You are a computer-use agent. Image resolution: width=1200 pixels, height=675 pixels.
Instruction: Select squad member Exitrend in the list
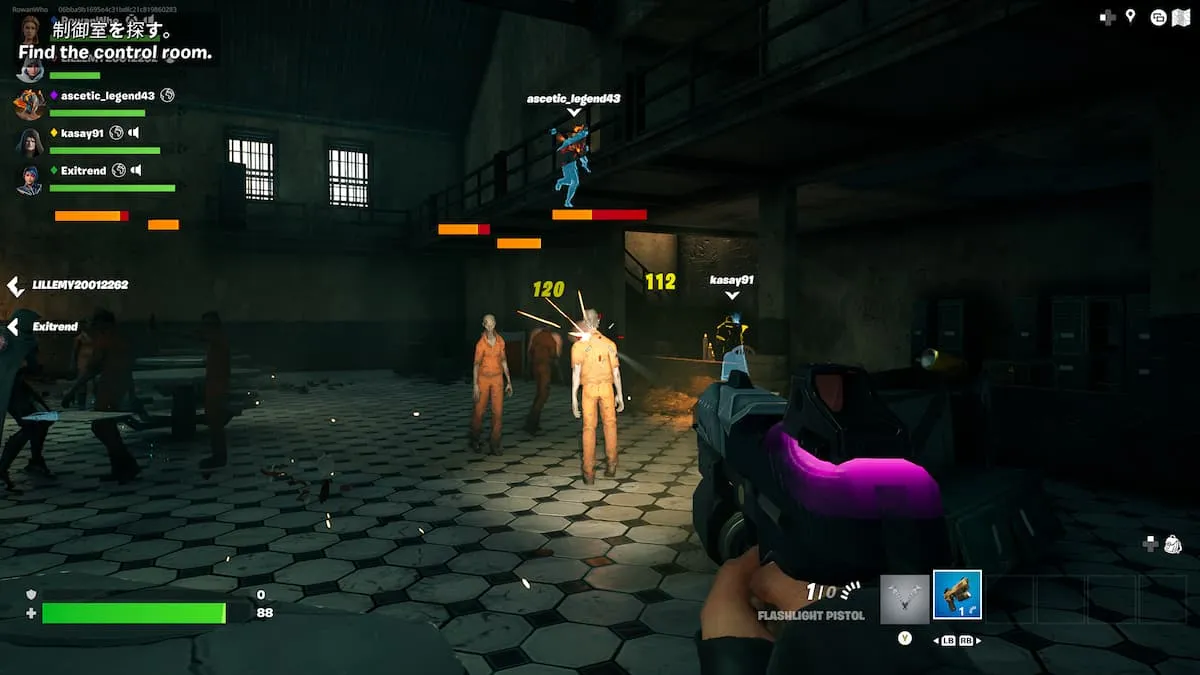[83, 171]
